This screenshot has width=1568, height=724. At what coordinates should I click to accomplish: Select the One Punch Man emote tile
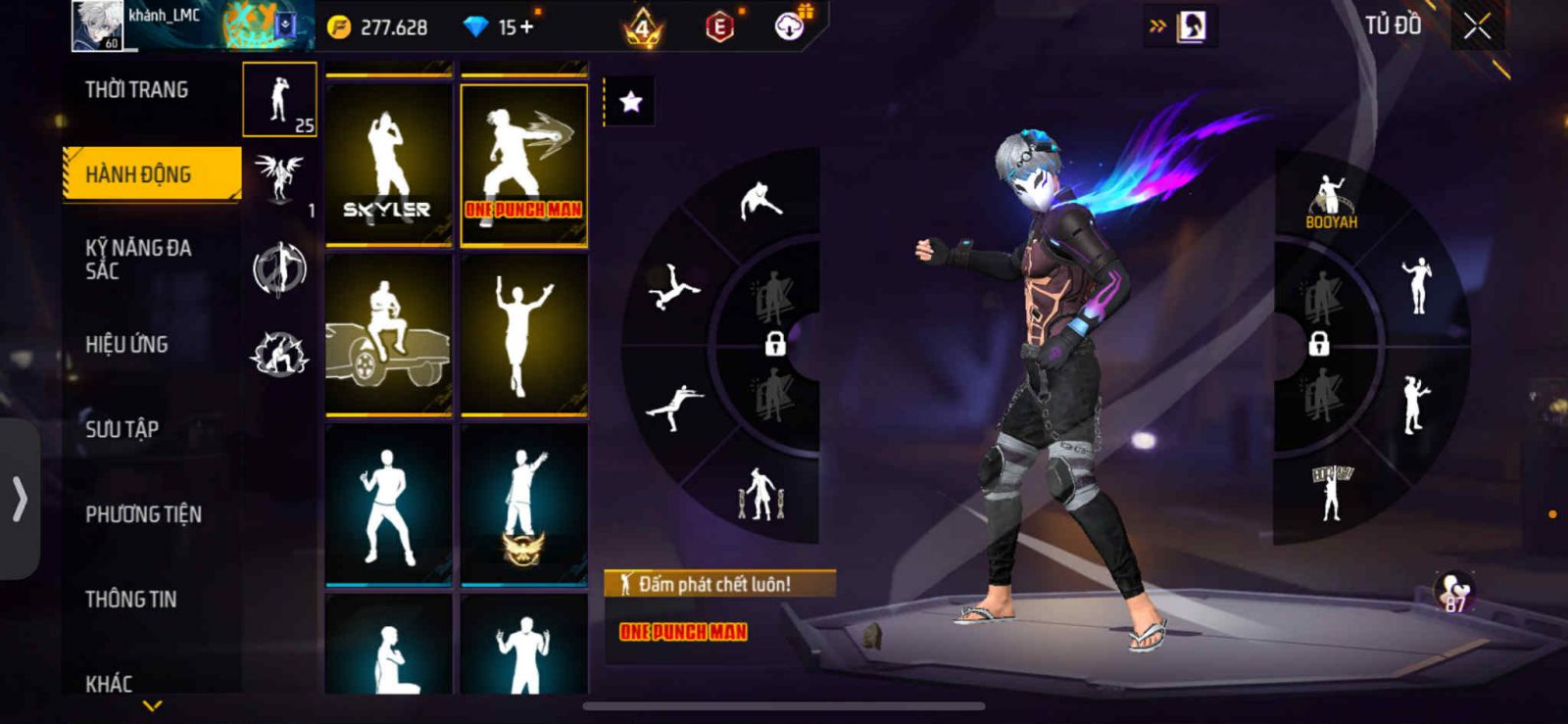[x=523, y=164]
